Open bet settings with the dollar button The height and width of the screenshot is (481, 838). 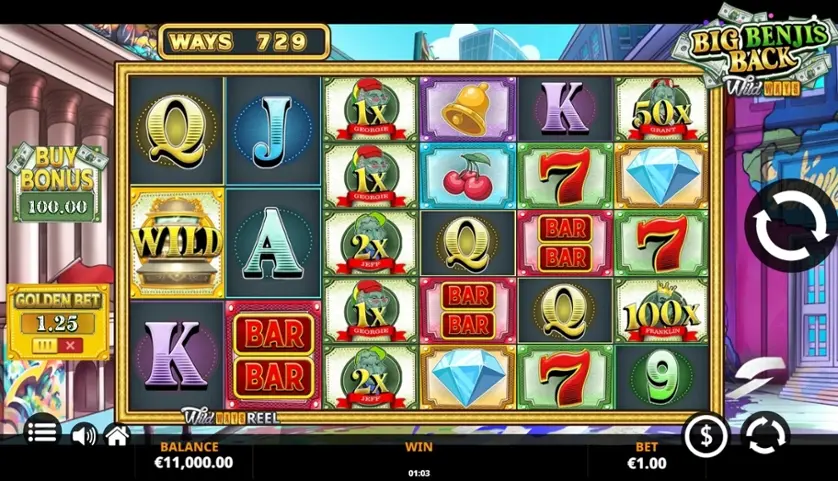[x=705, y=436]
